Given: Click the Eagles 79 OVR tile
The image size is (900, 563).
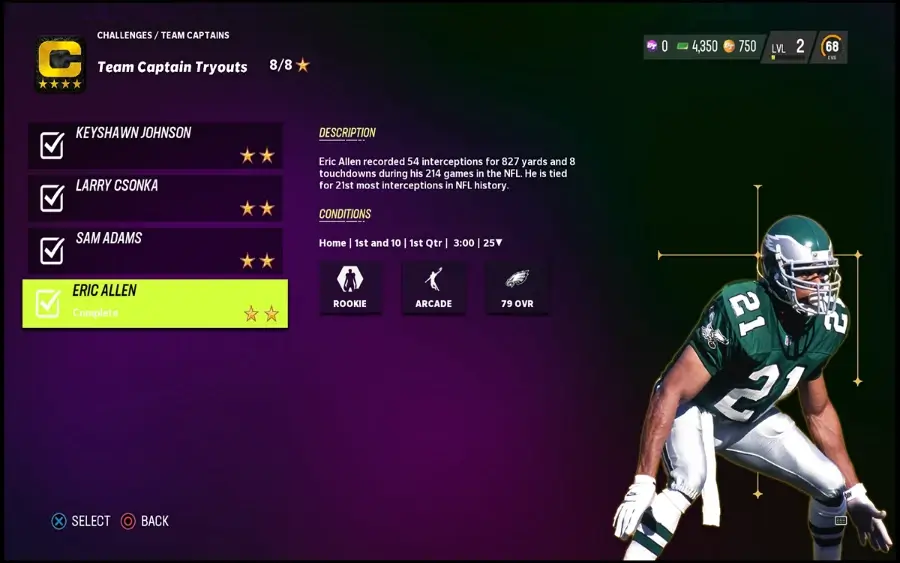Looking at the screenshot, I should 517,288.
